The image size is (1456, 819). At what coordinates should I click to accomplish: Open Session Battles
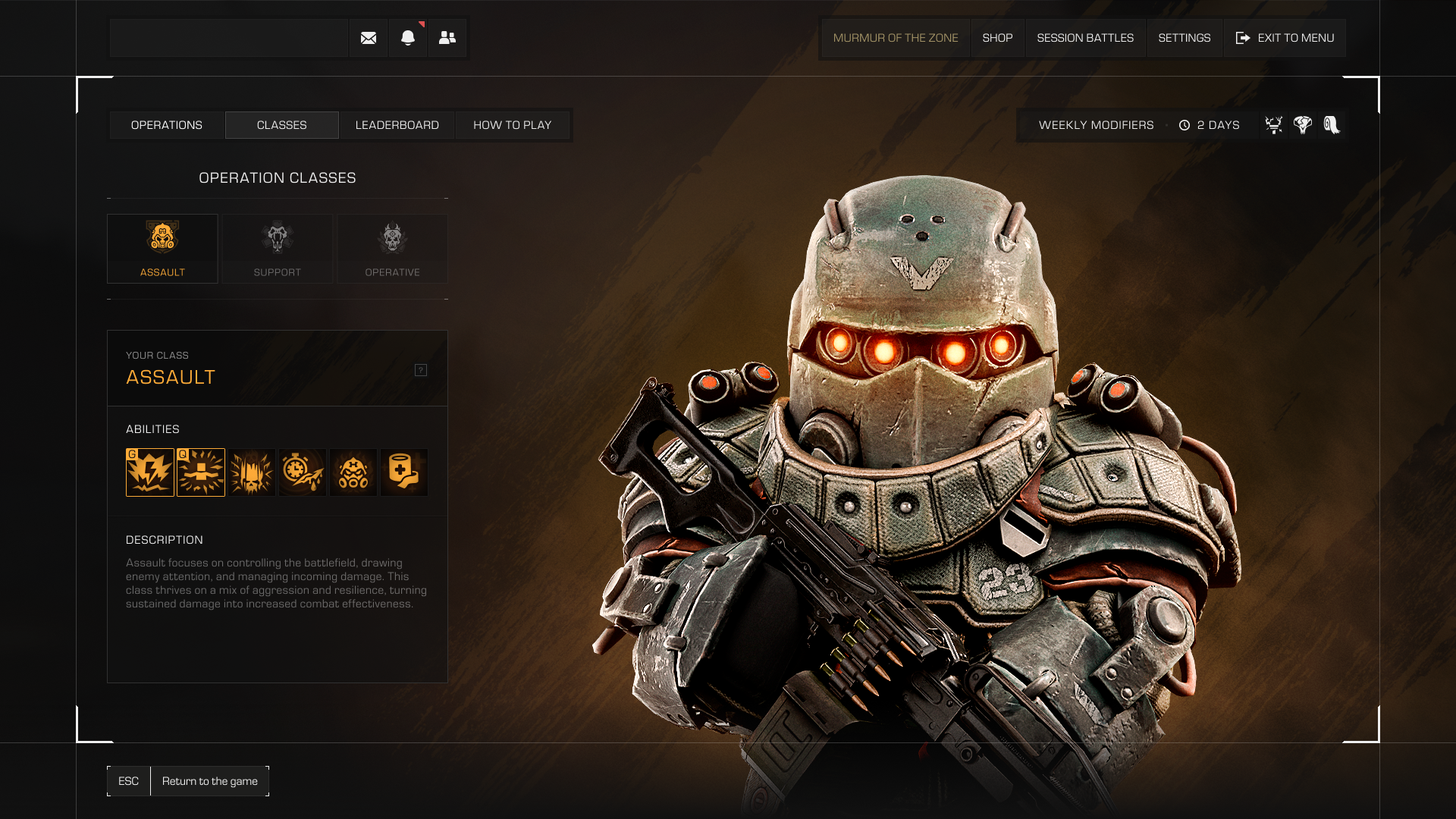tap(1085, 38)
